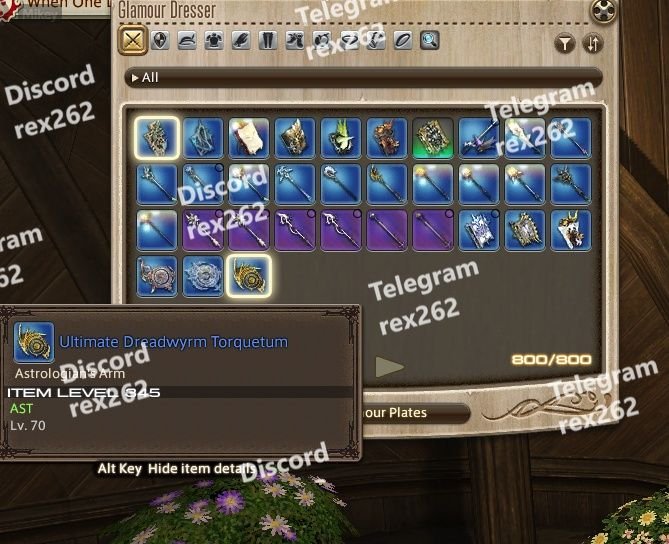Select the Ultimate Dreadwyrm Torquetum slot
The width and height of the screenshot is (669, 544).
click(249, 275)
